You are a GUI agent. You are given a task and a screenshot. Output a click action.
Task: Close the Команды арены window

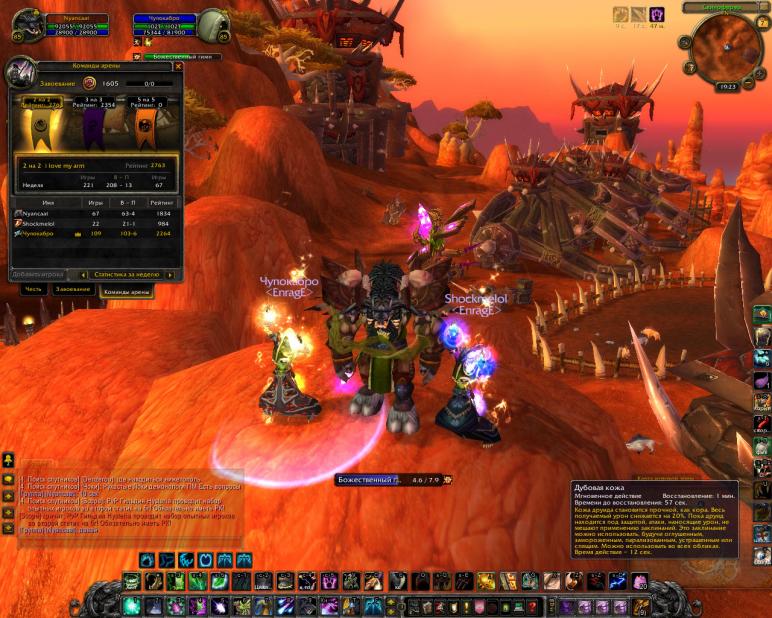pyautogui.click(x=178, y=67)
